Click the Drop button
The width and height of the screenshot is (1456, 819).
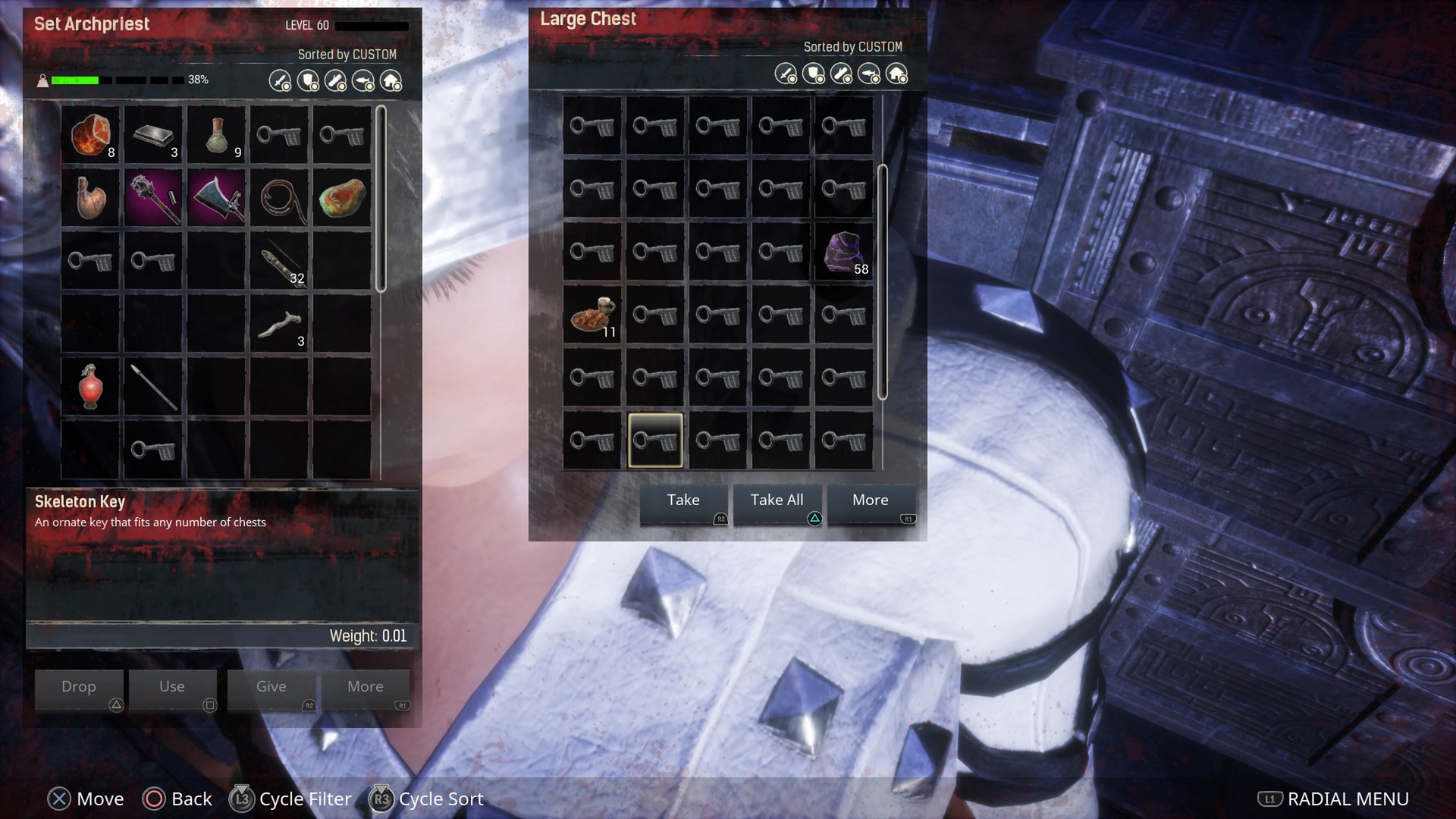click(79, 688)
